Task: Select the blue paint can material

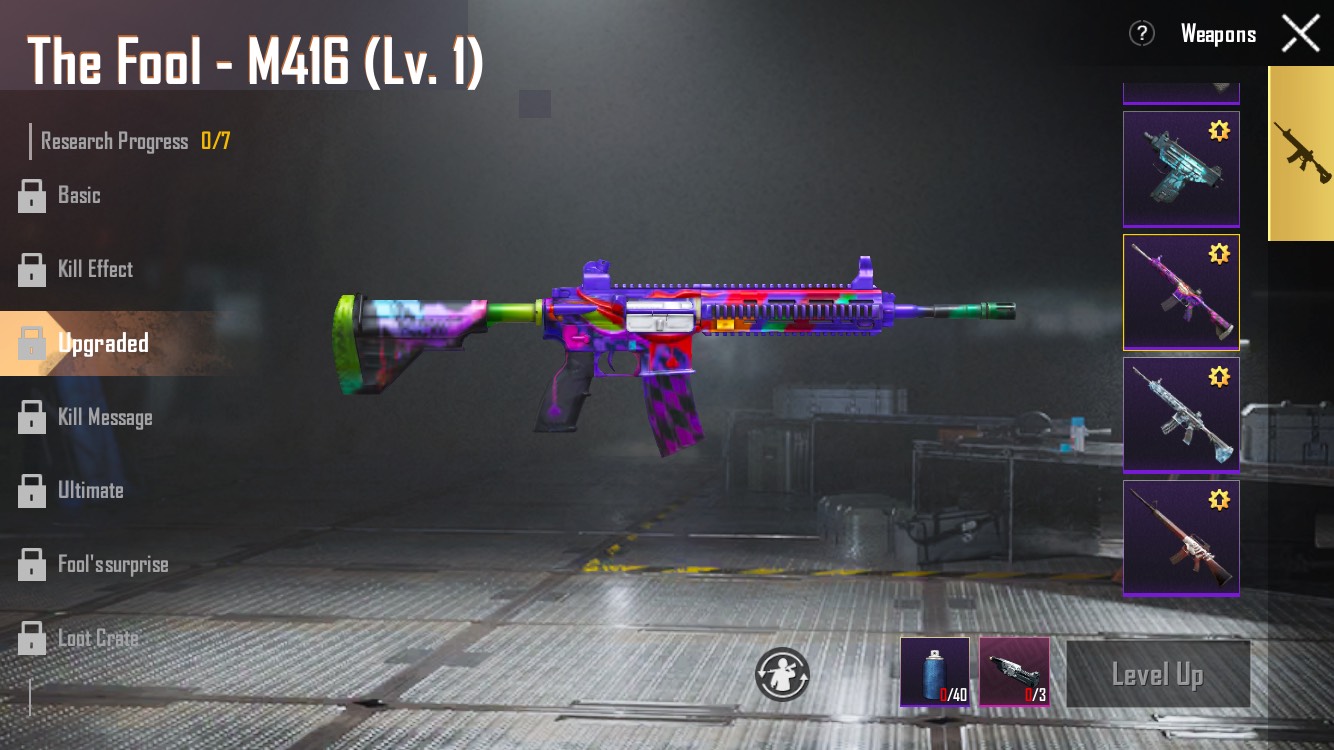Action: (934, 671)
